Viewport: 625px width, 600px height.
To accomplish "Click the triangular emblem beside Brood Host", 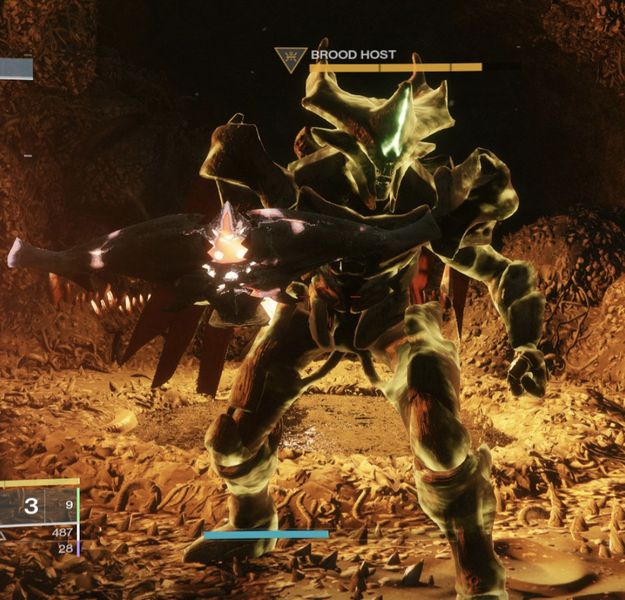I will click(290, 58).
